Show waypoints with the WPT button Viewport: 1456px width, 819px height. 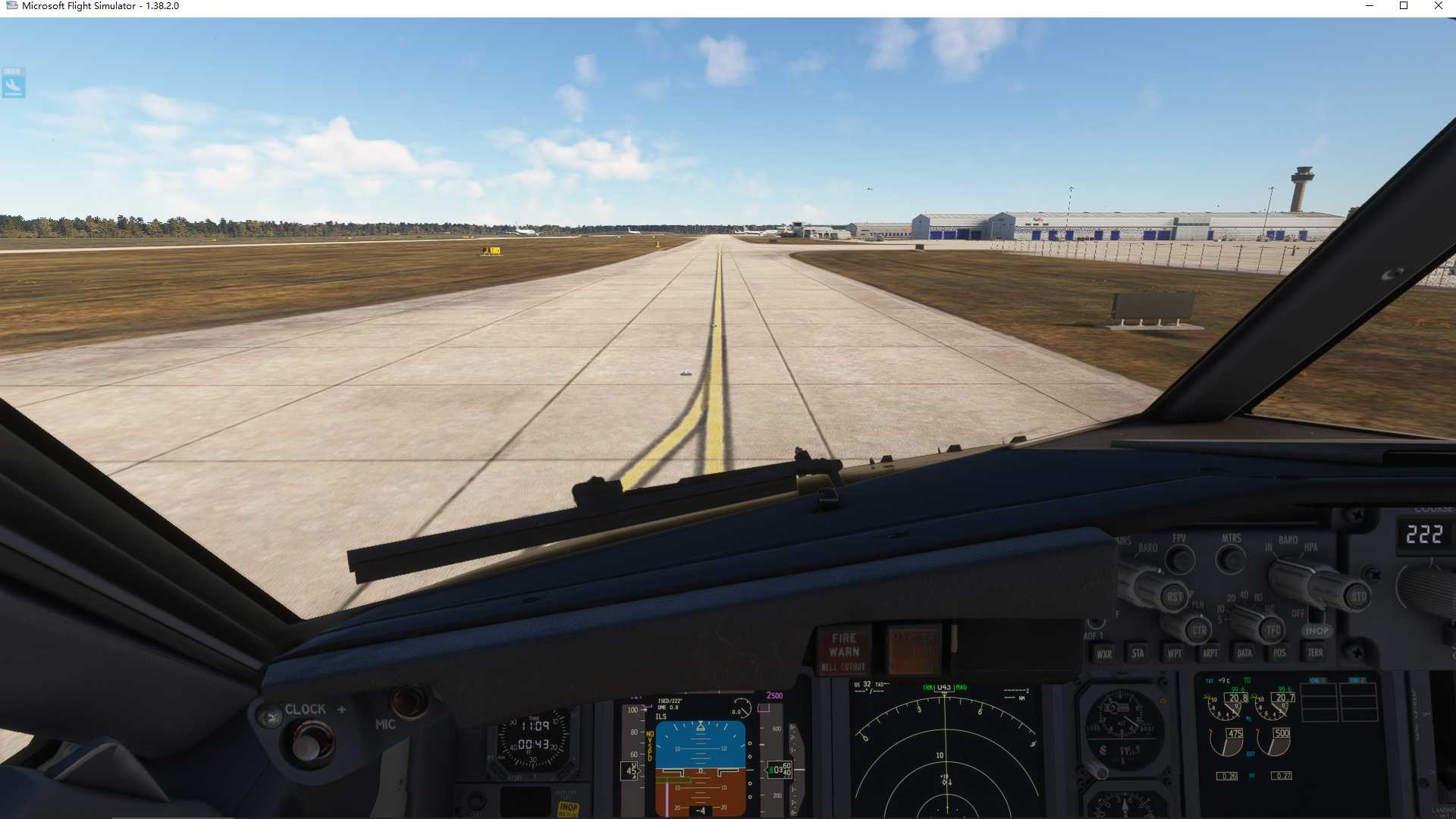pyautogui.click(x=1173, y=653)
